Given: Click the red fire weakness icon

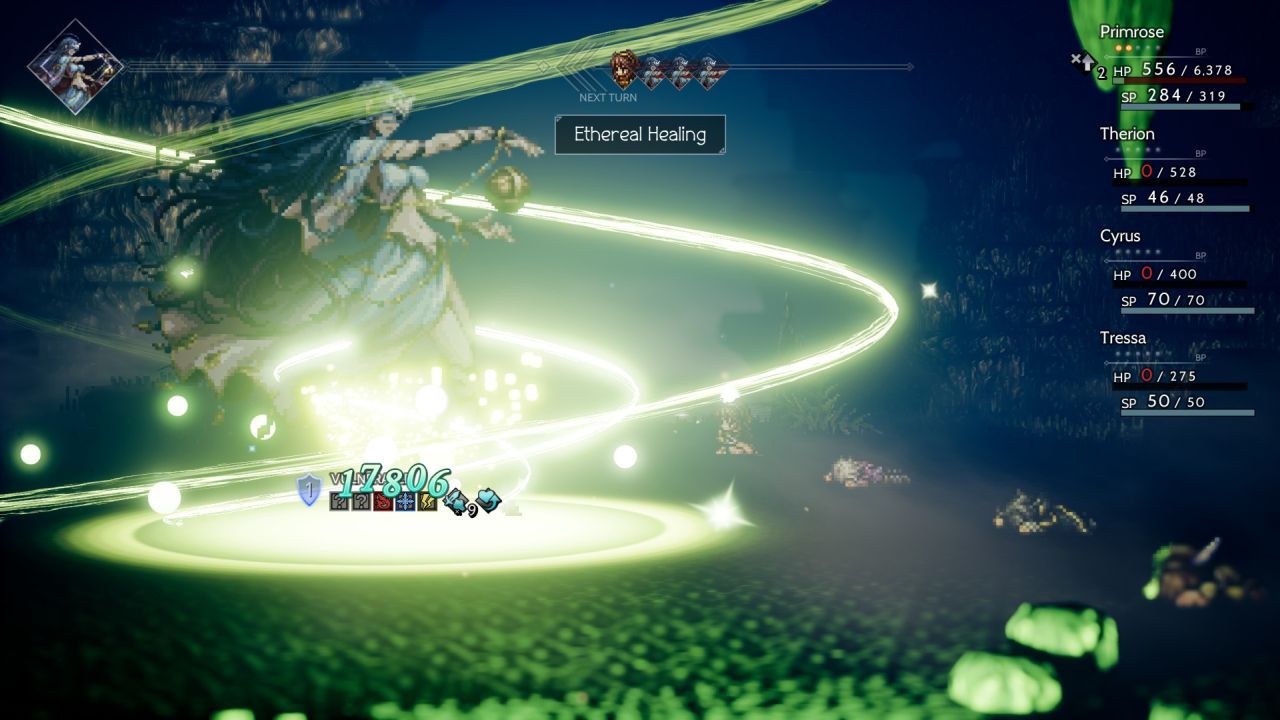Looking at the screenshot, I should 383,501.
